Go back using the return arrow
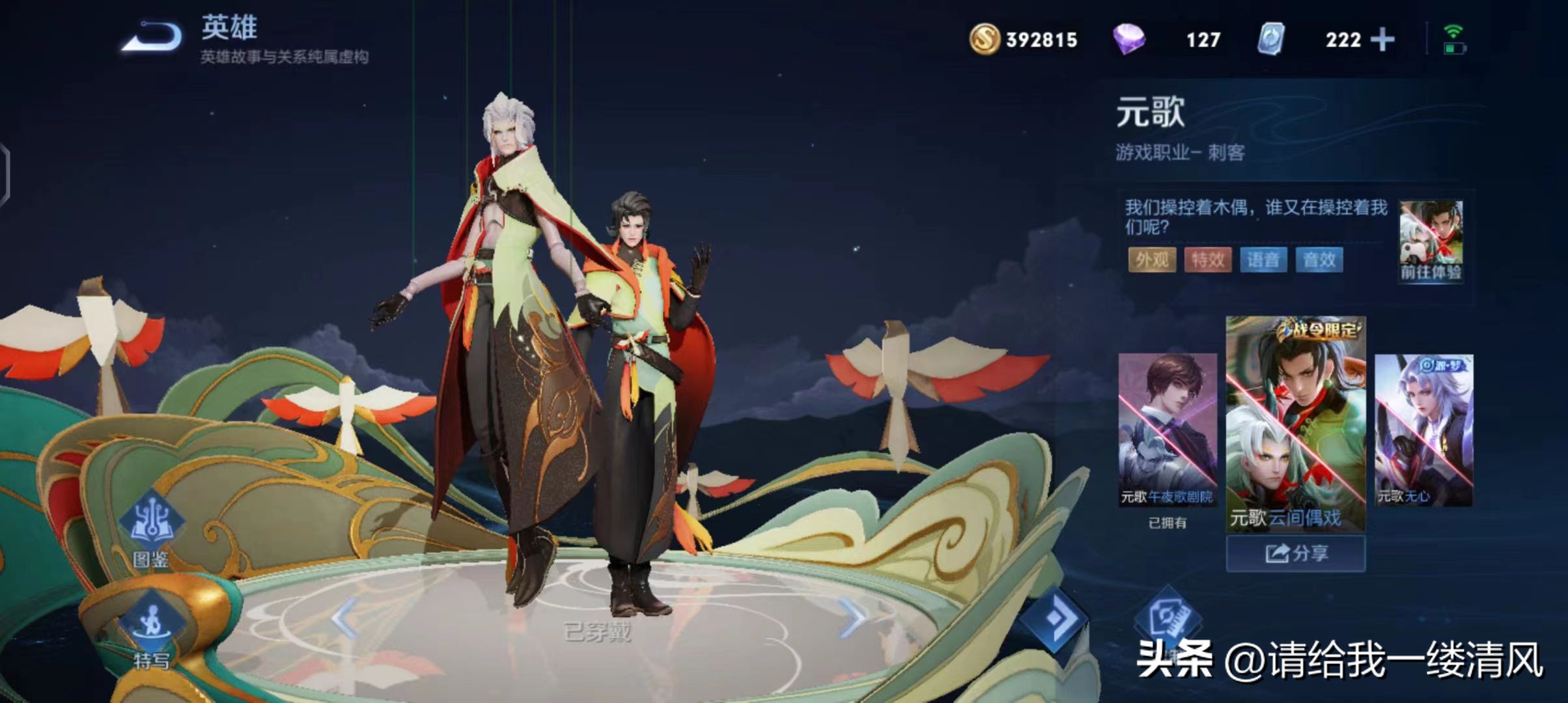Screen dimensions: 1568x703 (x=154, y=36)
